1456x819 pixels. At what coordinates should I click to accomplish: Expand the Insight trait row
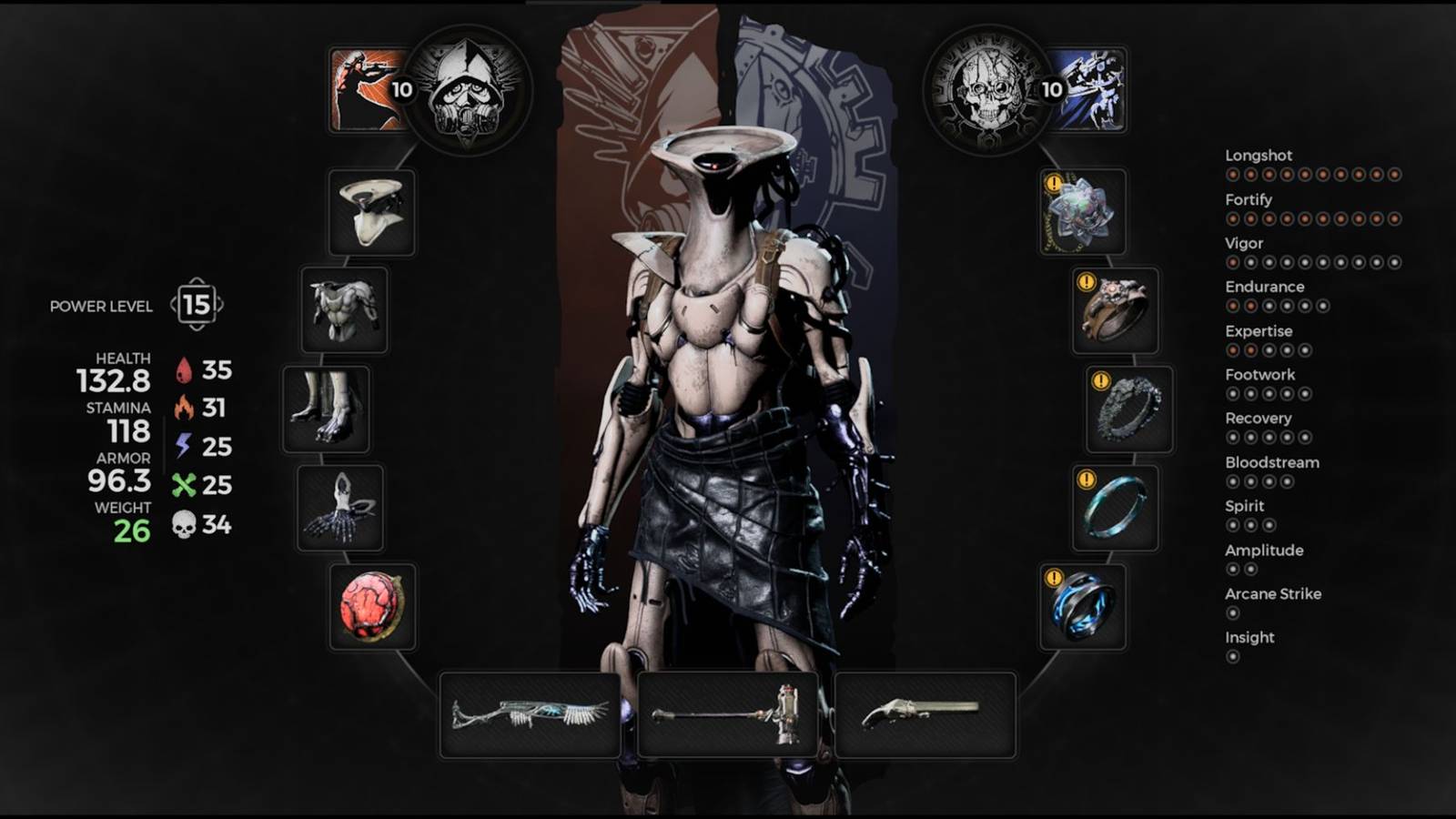click(x=1249, y=638)
